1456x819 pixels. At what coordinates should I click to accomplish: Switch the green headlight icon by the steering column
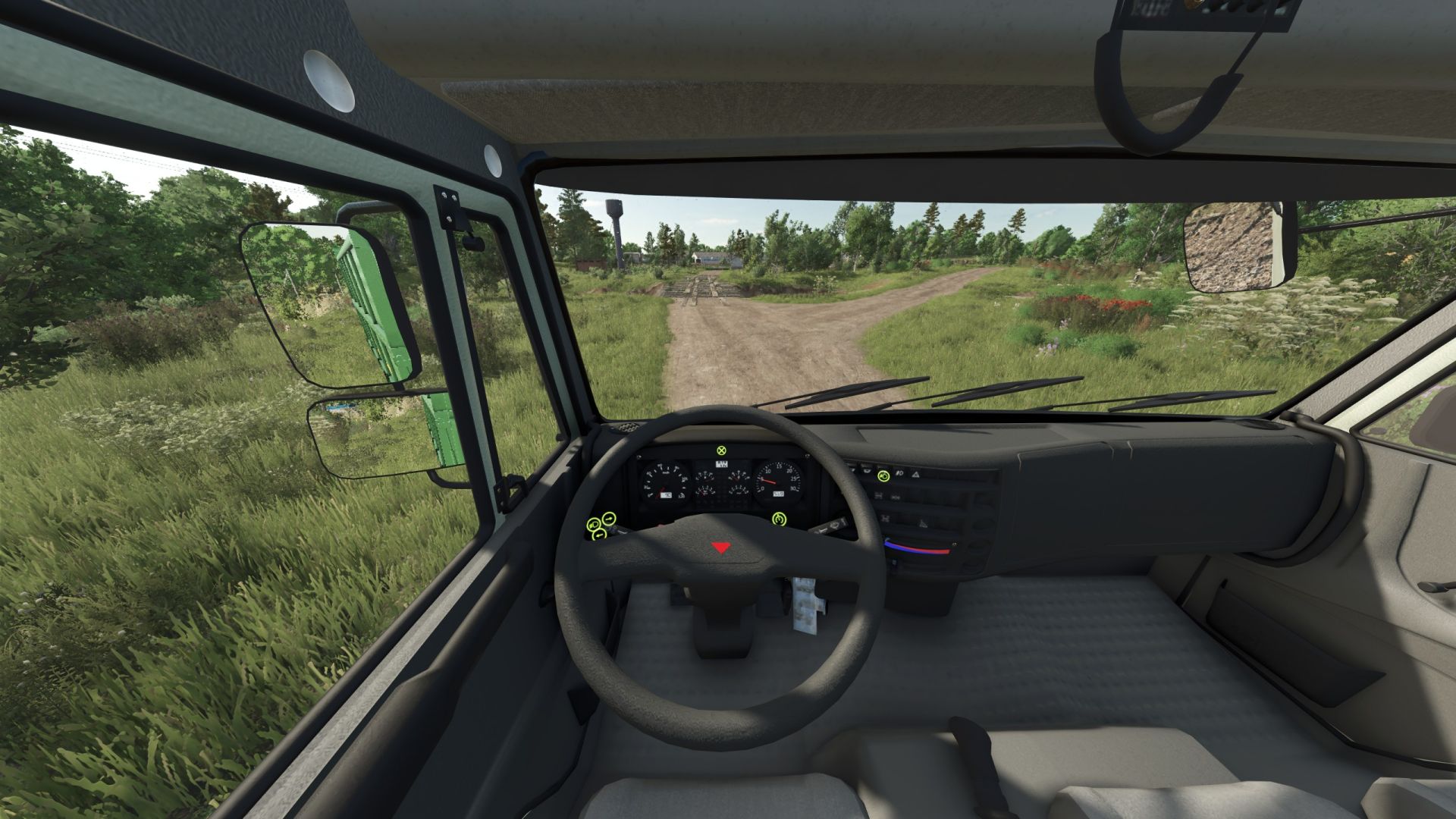pos(594,525)
